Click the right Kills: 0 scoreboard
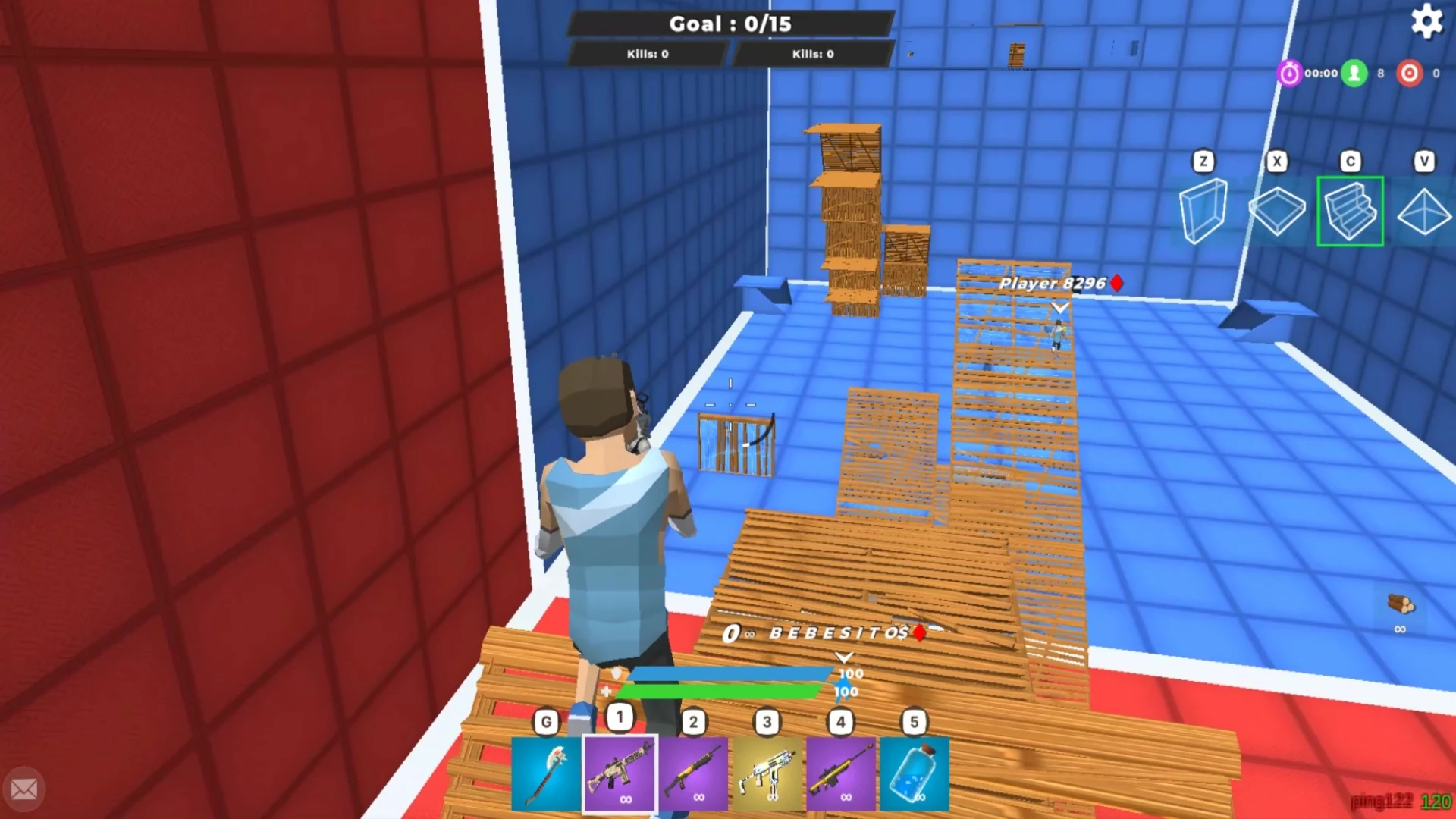Screen dimensions: 1456x819 pos(812,54)
